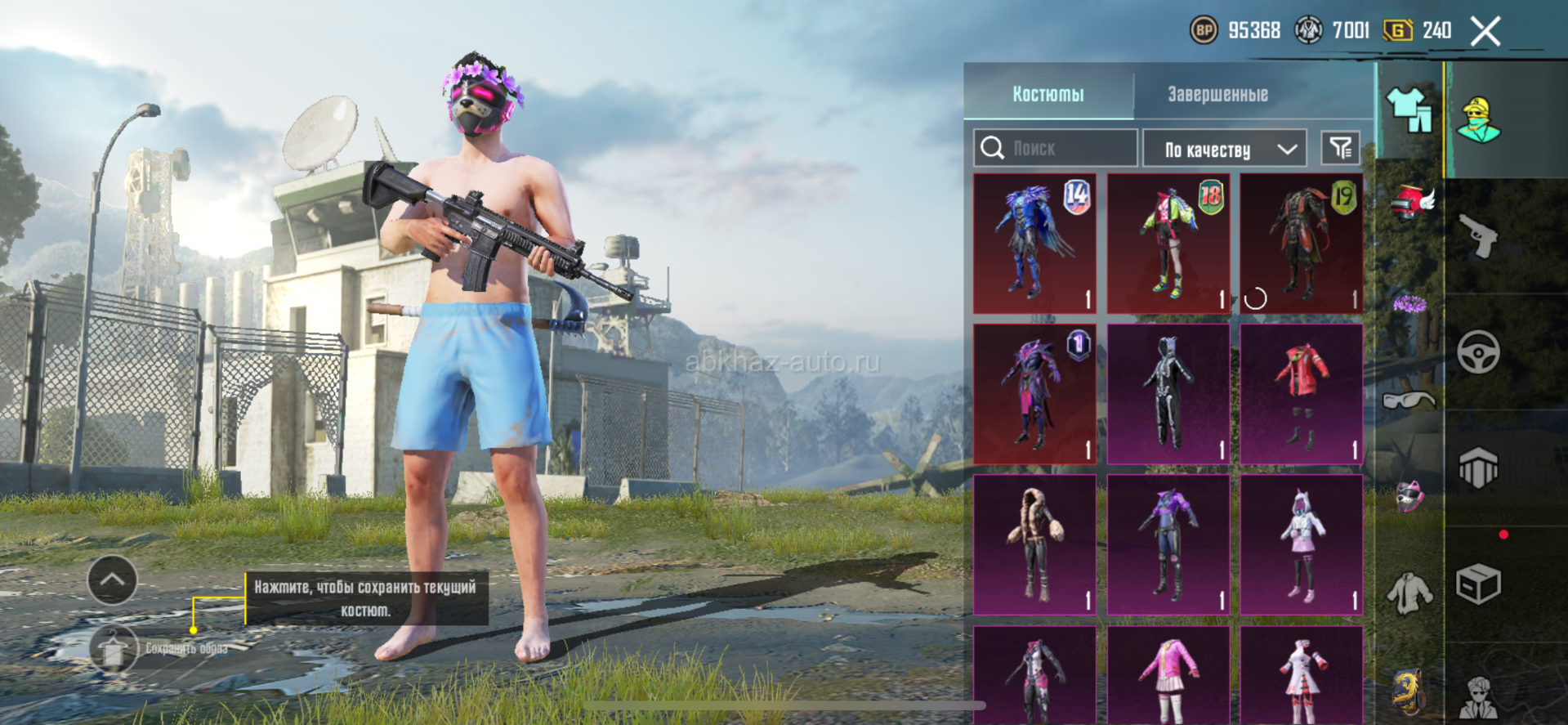Switch to the t-shirt clothing category
This screenshot has width=1568, height=725.
point(1409,110)
